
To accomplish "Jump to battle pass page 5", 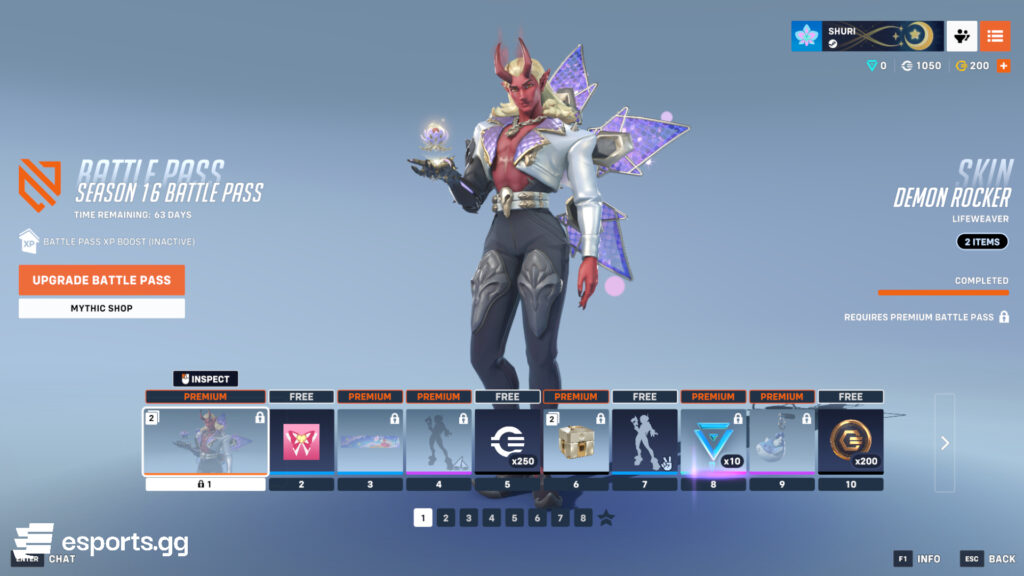I will [x=514, y=518].
